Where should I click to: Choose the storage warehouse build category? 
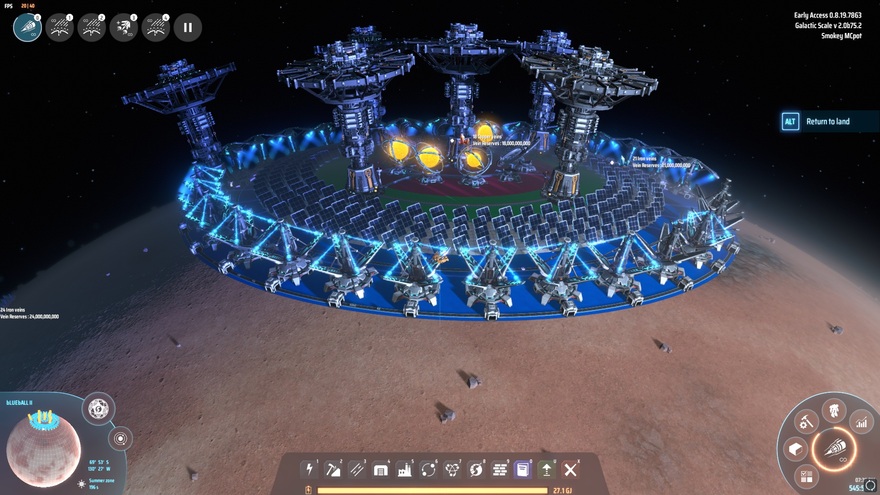pyautogui.click(x=381, y=469)
